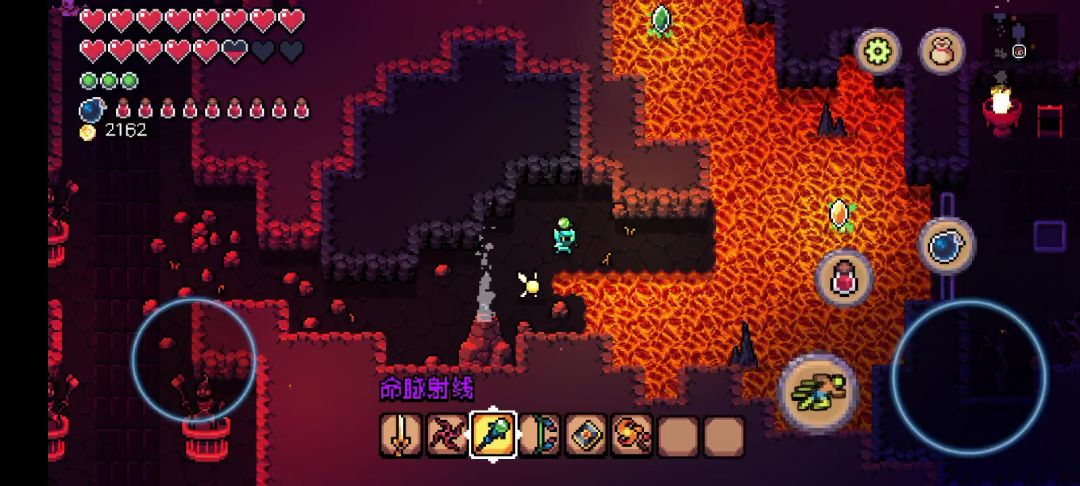This screenshot has height=486, width=1080.
Task: Throw a bomb with the bomb button
Action: (x=946, y=246)
